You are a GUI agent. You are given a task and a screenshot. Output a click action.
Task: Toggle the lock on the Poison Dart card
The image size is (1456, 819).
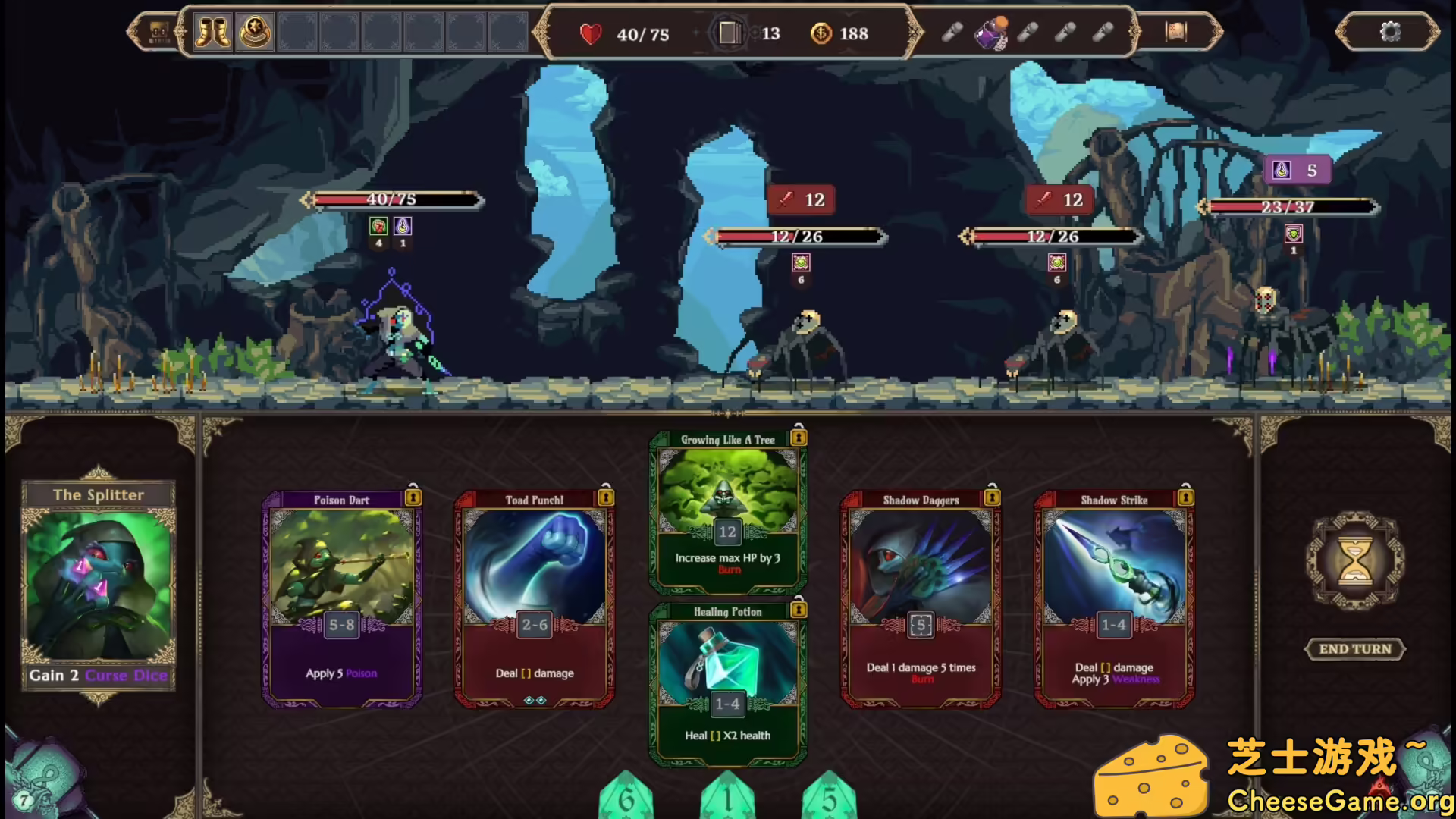[414, 497]
